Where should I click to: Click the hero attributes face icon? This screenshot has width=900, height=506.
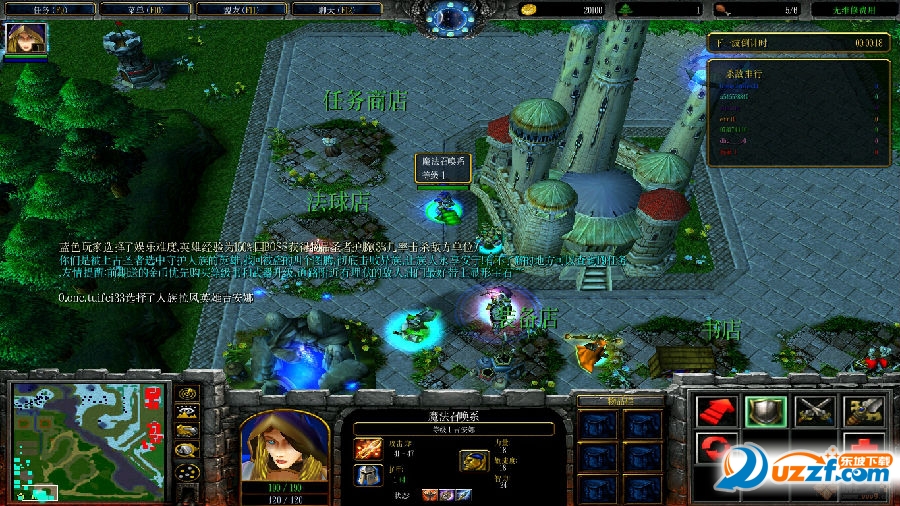(474, 460)
